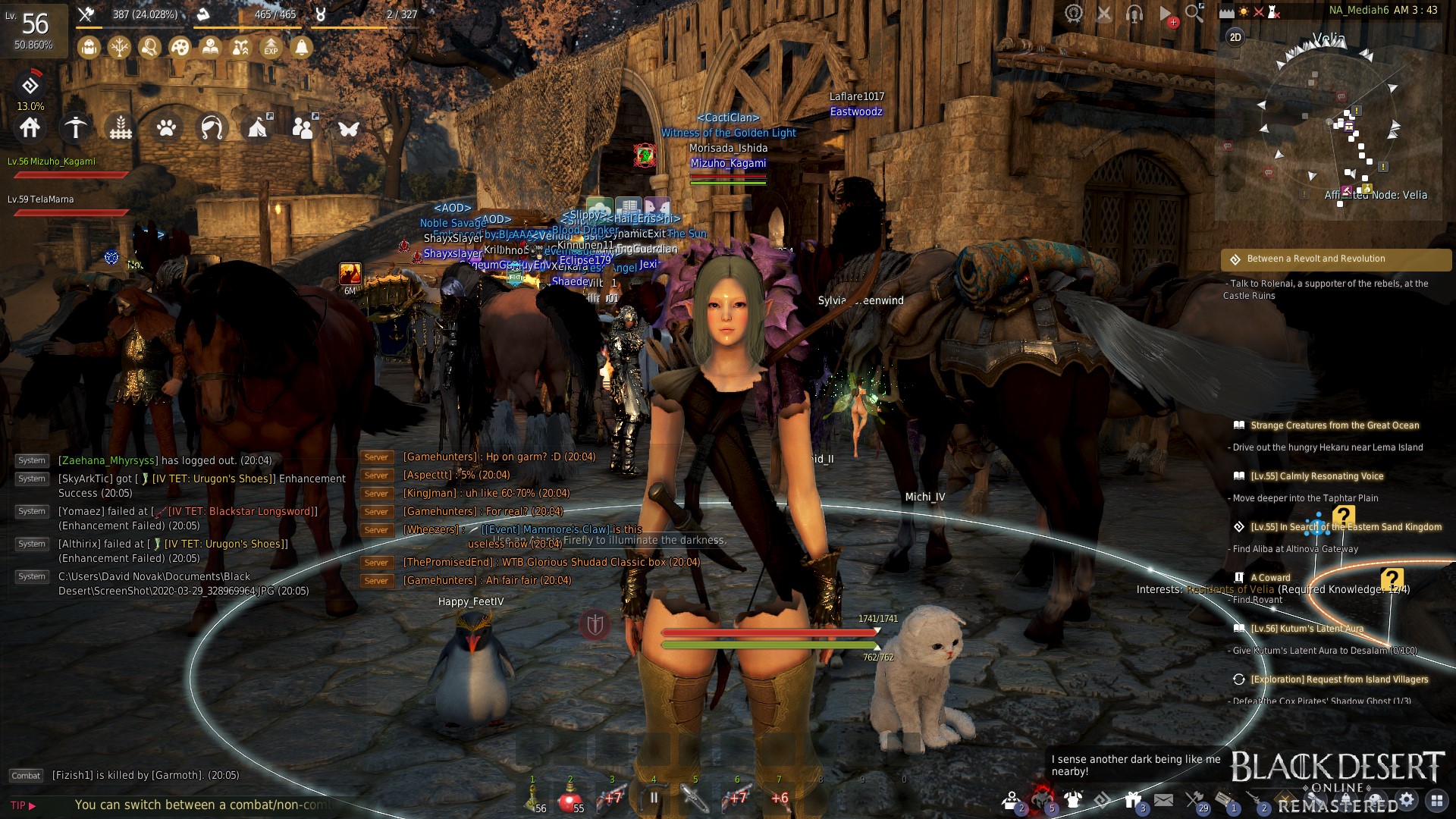Open the worker list pickaxe icon
Image resolution: width=1456 pixels, height=819 pixels.
click(75, 127)
